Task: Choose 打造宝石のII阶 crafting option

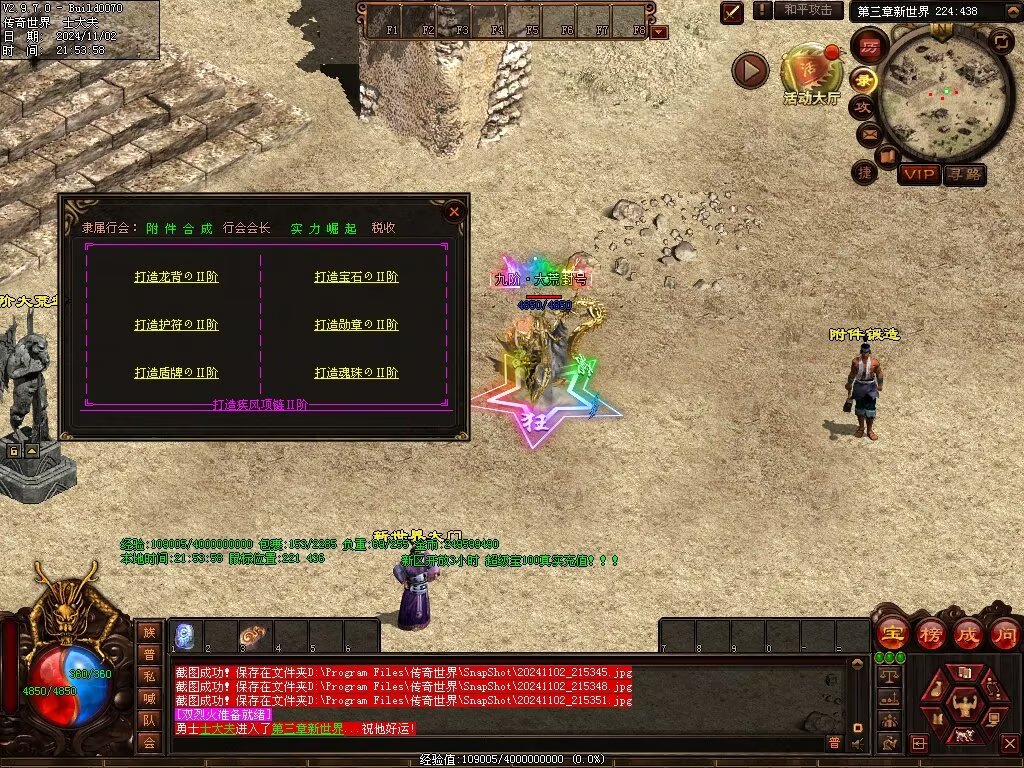Action: tap(356, 277)
